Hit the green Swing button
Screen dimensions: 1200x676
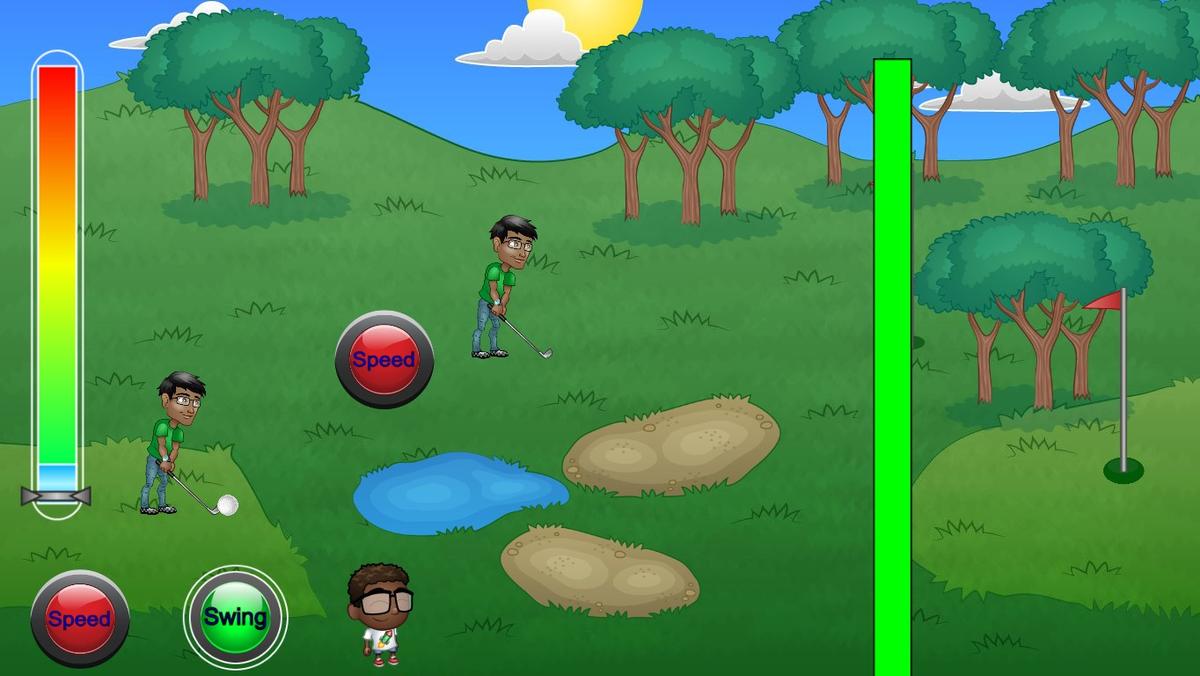click(235, 617)
